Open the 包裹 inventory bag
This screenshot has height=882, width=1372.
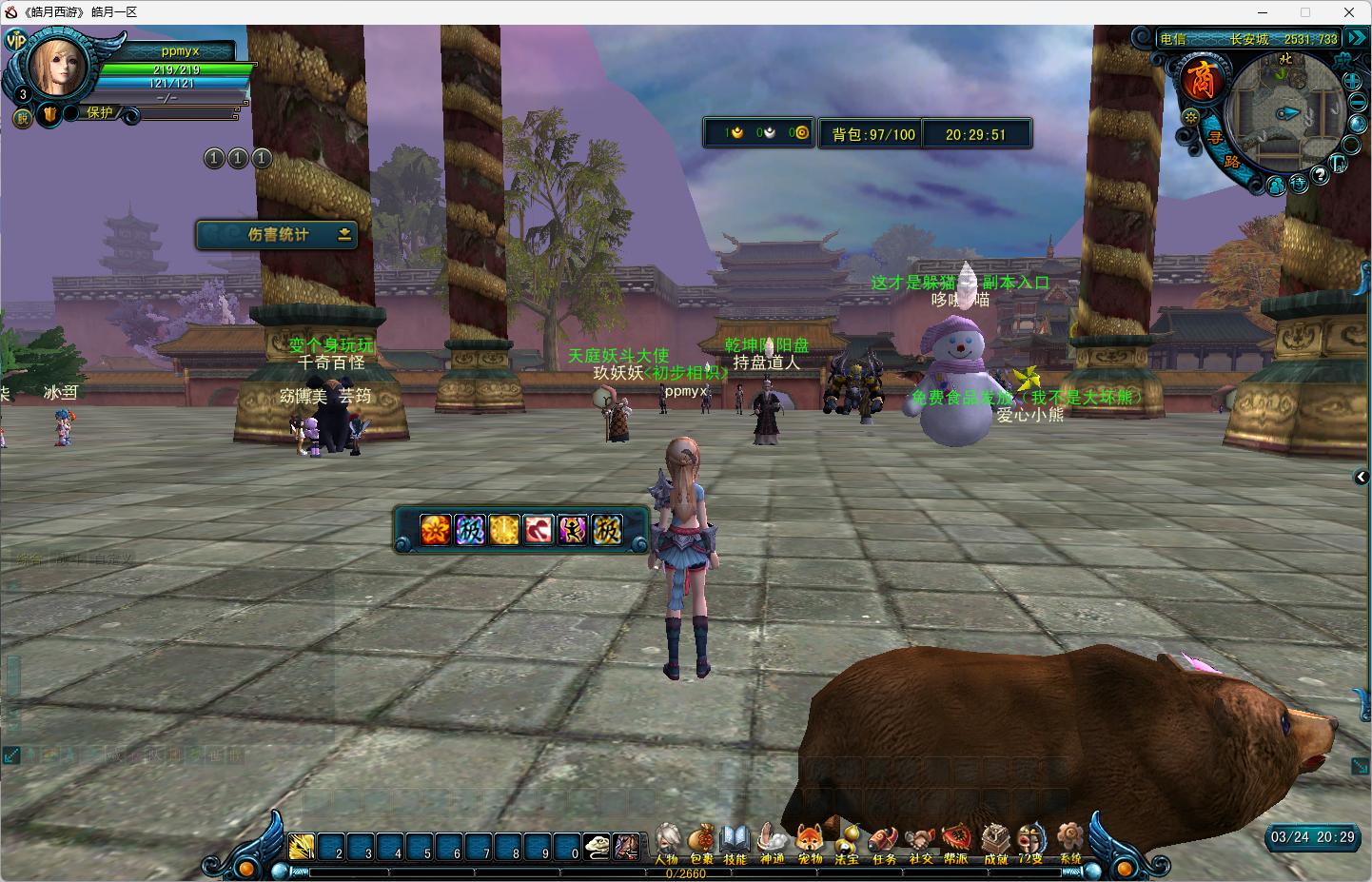pos(701,841)
